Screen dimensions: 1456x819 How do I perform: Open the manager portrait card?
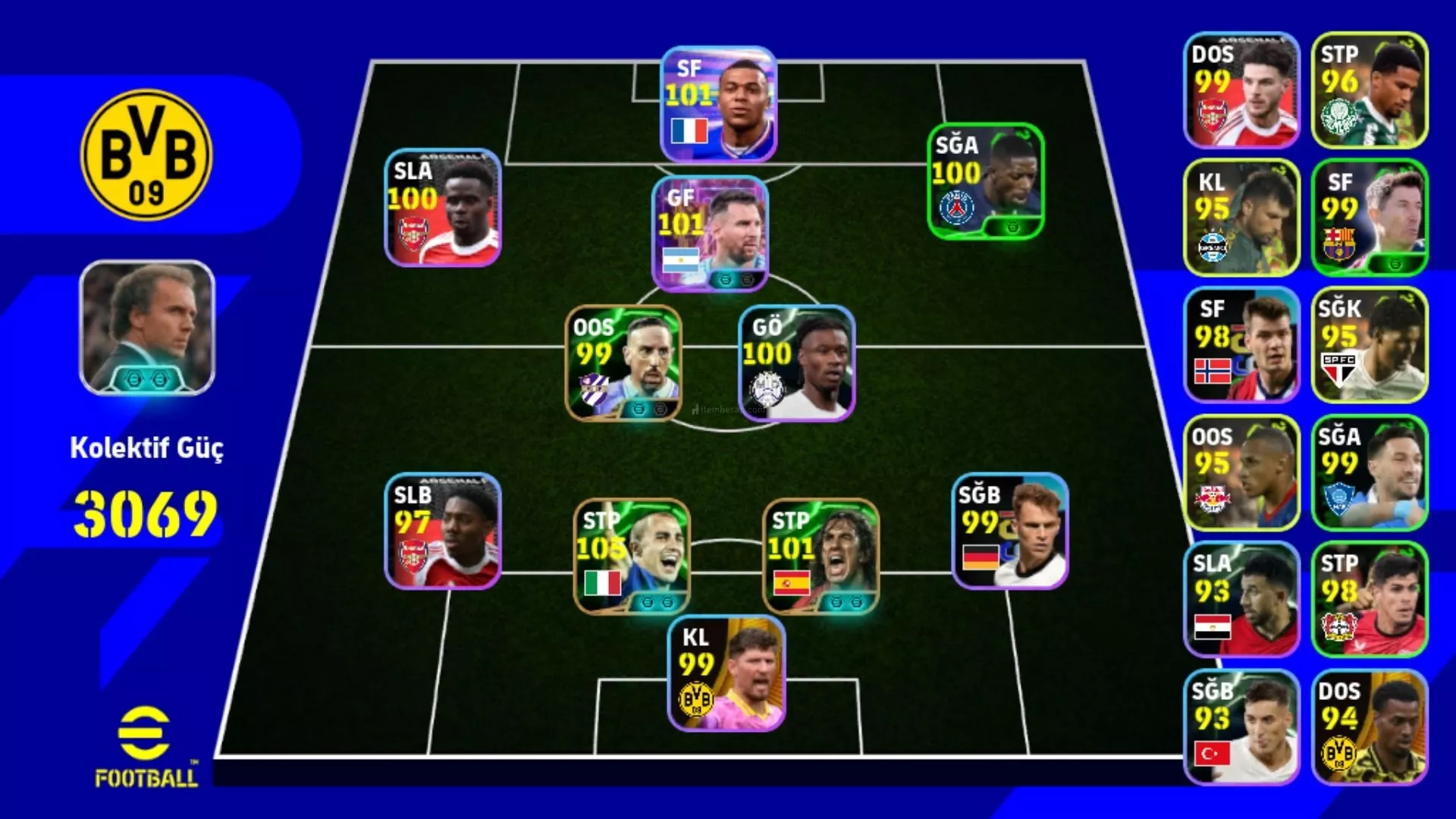click(147, 328)
